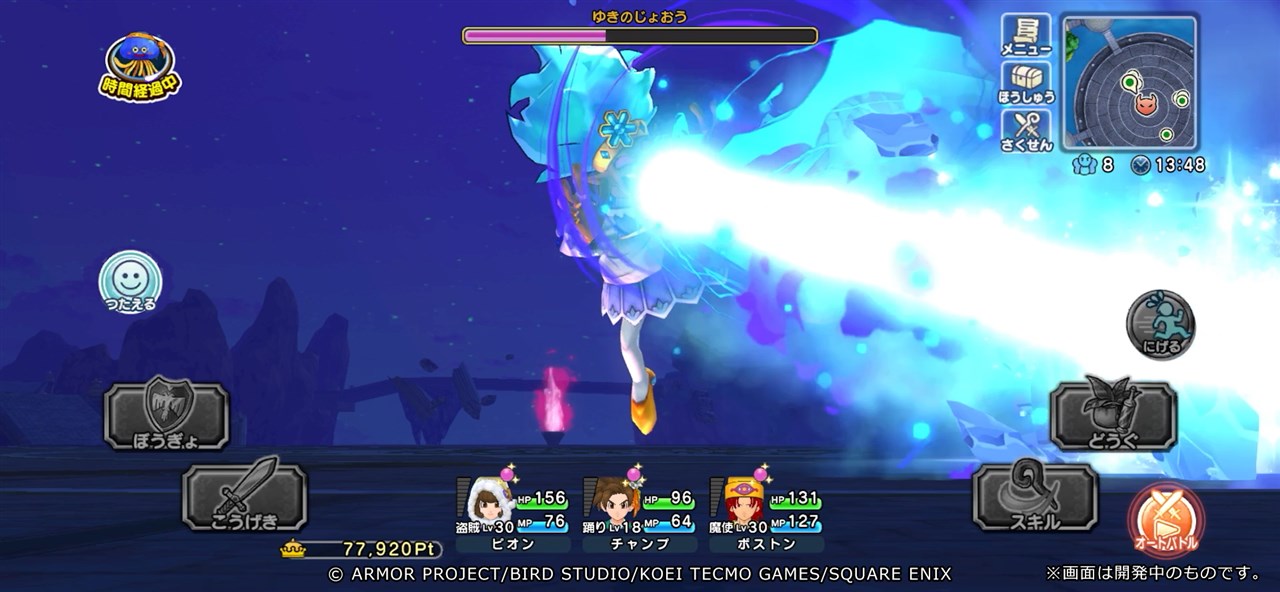Image resolution: width=1280 pixels, height=592 pixels.
Task: Open the ほうしゅう treasure chest rewards
Action: pos(1026,84)
